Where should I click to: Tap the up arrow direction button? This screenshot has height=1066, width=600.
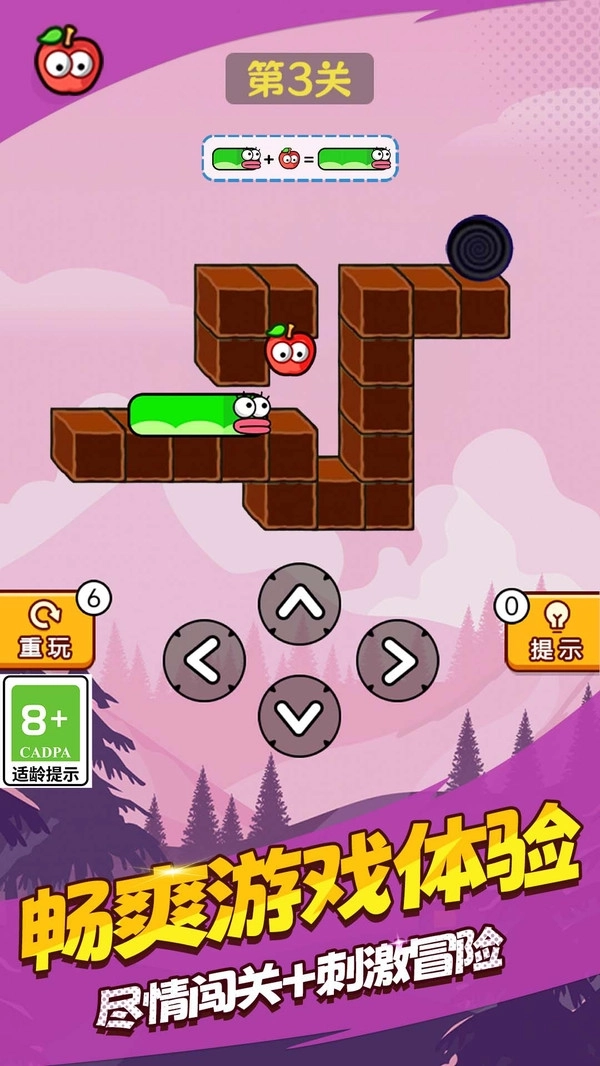300,604
